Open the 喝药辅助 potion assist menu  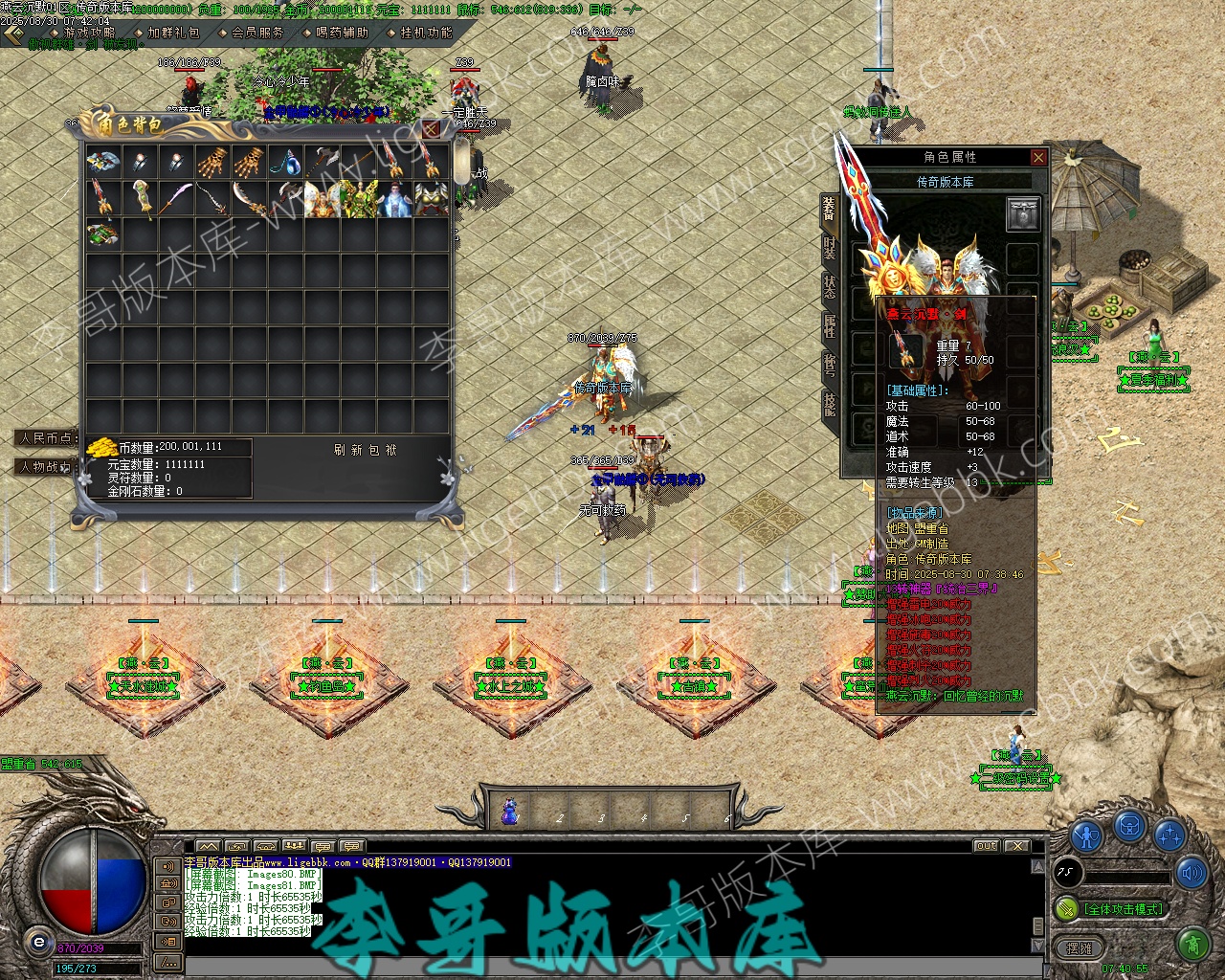342,33
